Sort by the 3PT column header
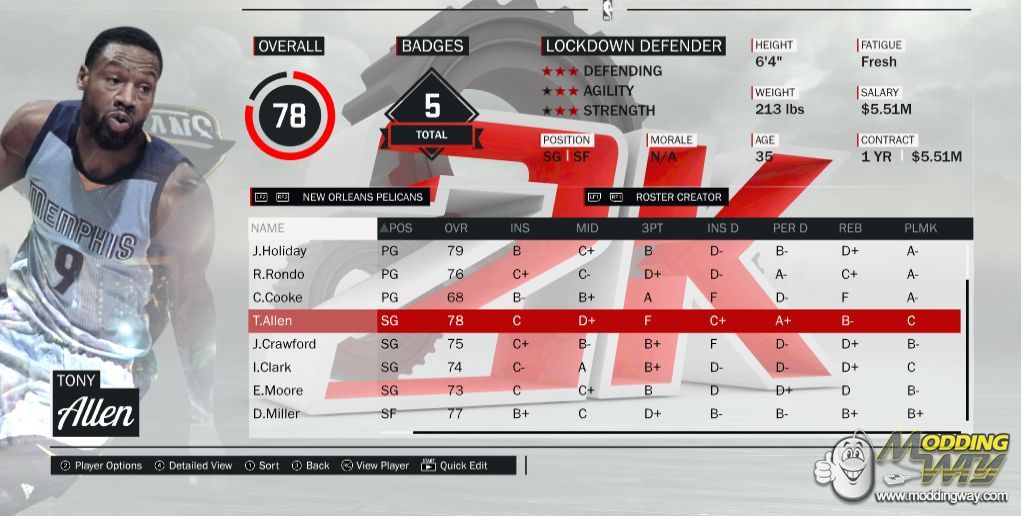 pyautogui.click(x=652, y=228)
